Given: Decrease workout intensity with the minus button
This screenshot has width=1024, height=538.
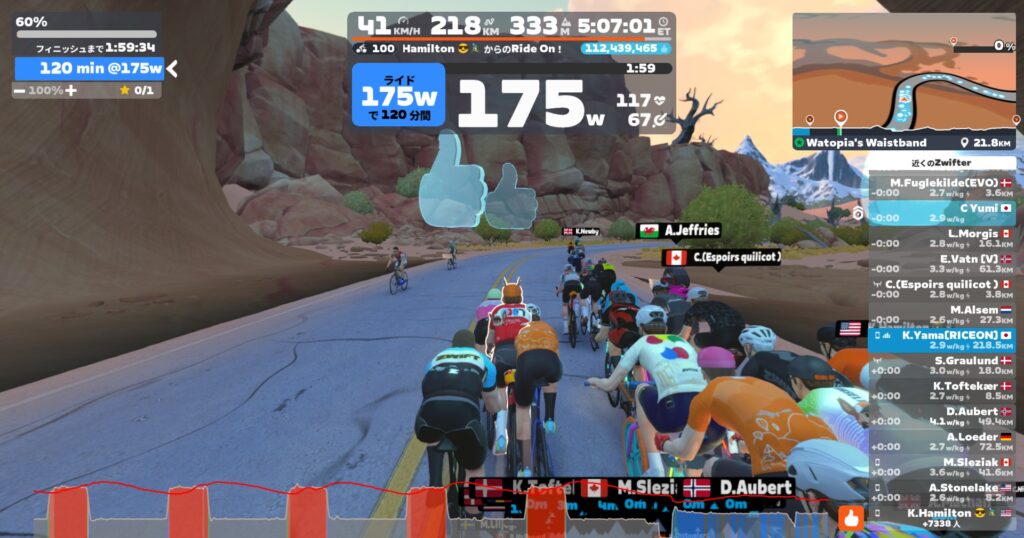Looking at the screenshot, I should click(20, 90).
